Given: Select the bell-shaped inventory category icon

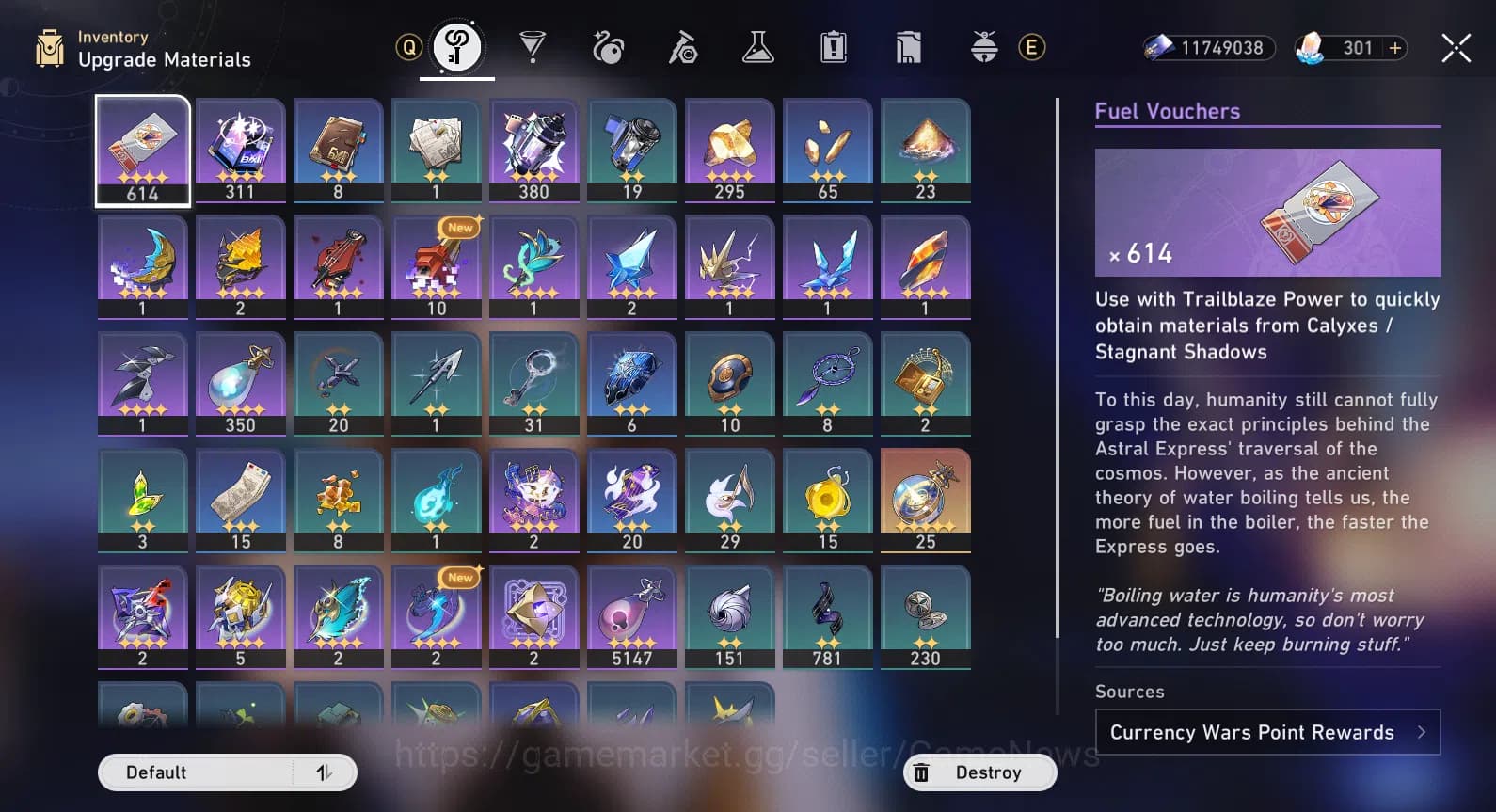Looking at the screenshot, I should (x=984, y=45).
